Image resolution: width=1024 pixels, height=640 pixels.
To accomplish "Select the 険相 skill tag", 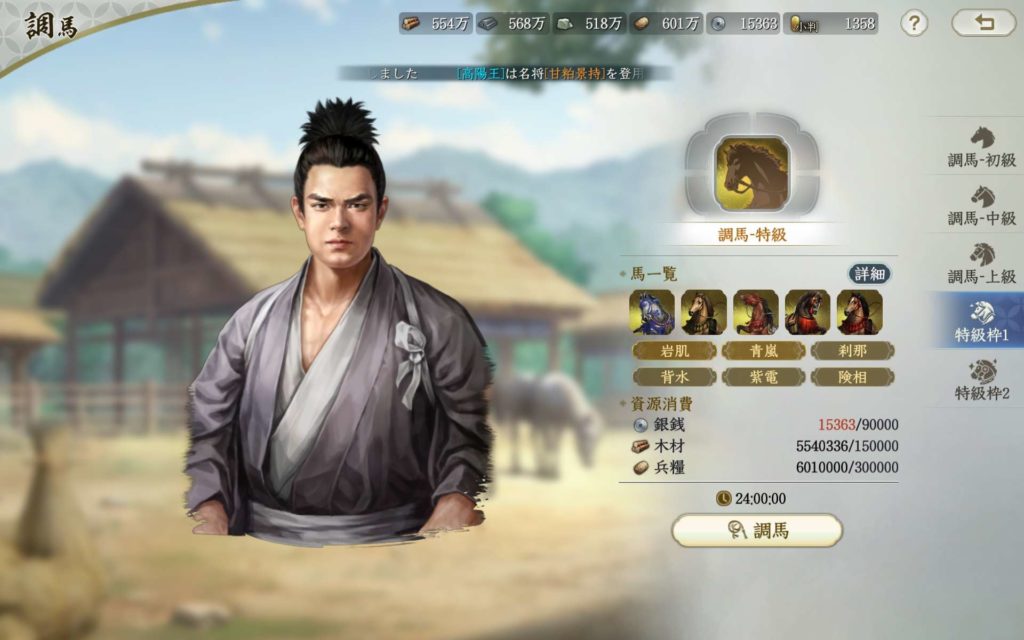I will coord(852,377).
